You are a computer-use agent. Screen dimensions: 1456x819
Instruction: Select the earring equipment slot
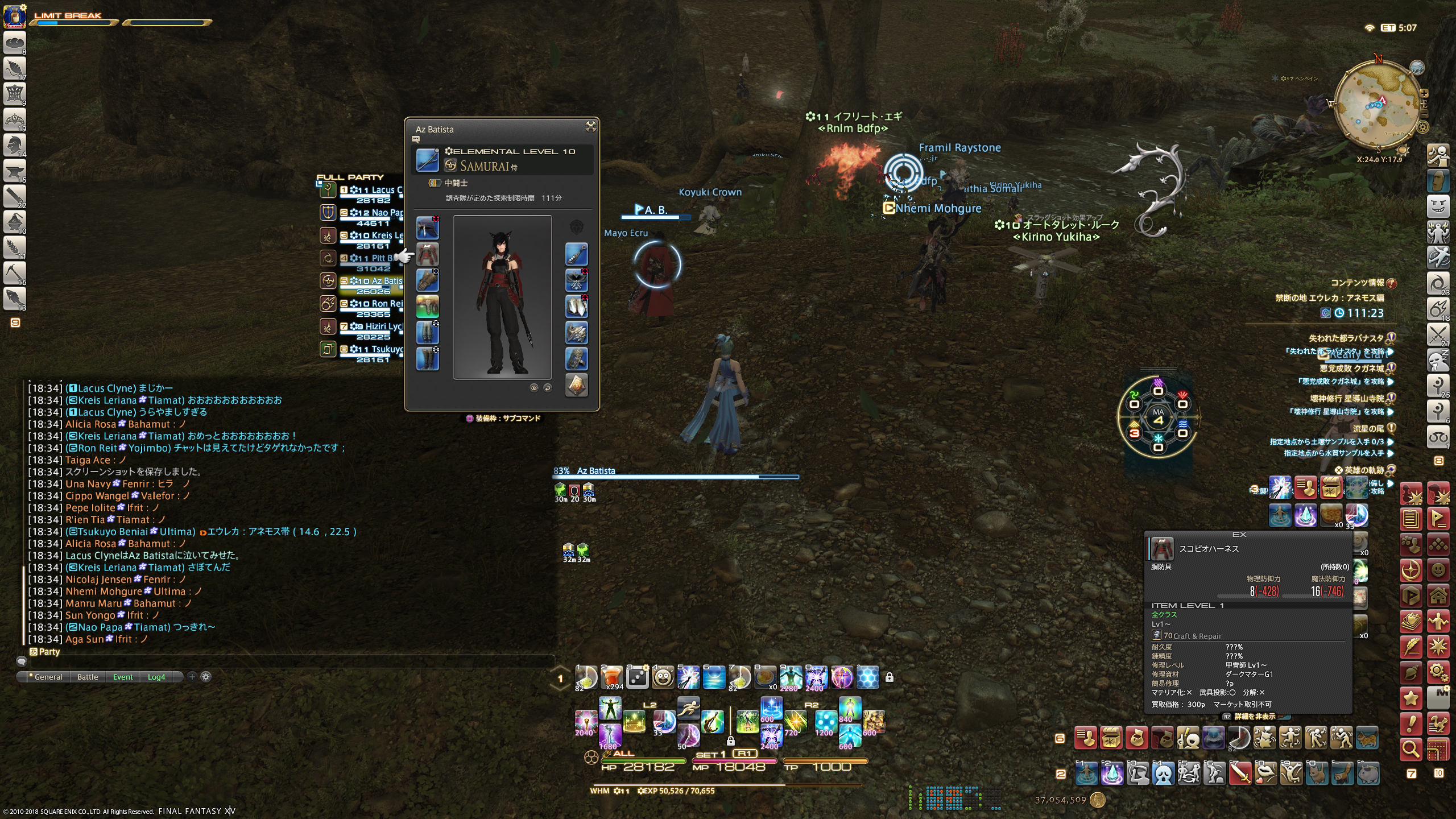576,254
